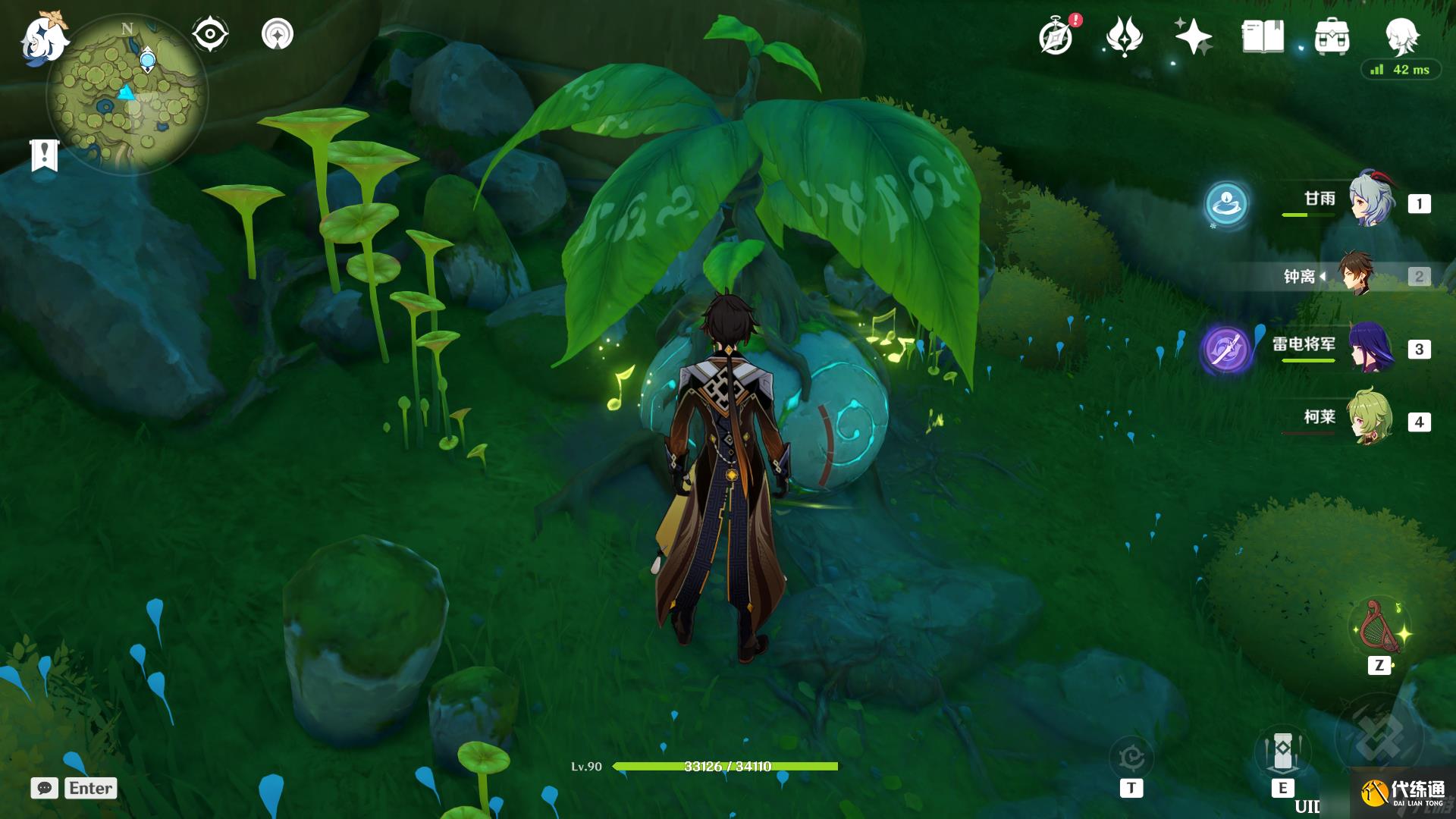Use the lyre gadget

[x=1379, y=629]
